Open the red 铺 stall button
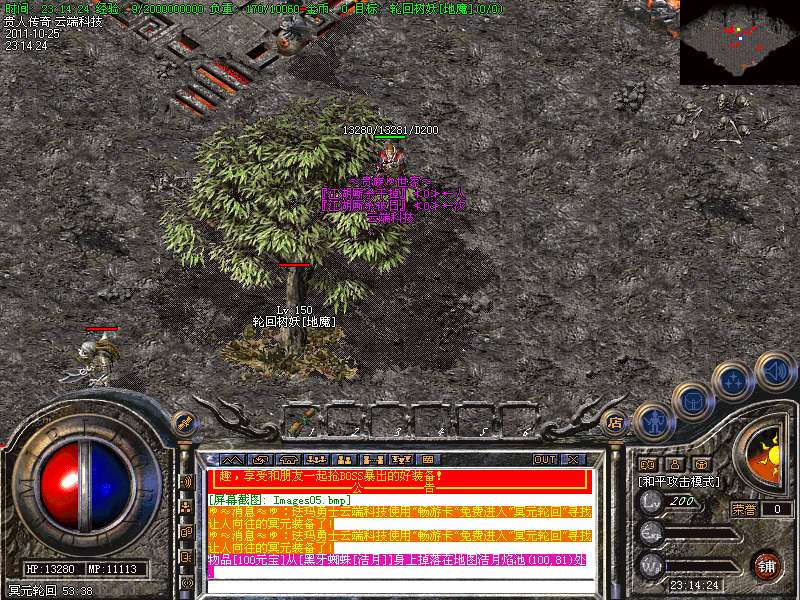Screen dimensions: 800x600 coord(766,565)
